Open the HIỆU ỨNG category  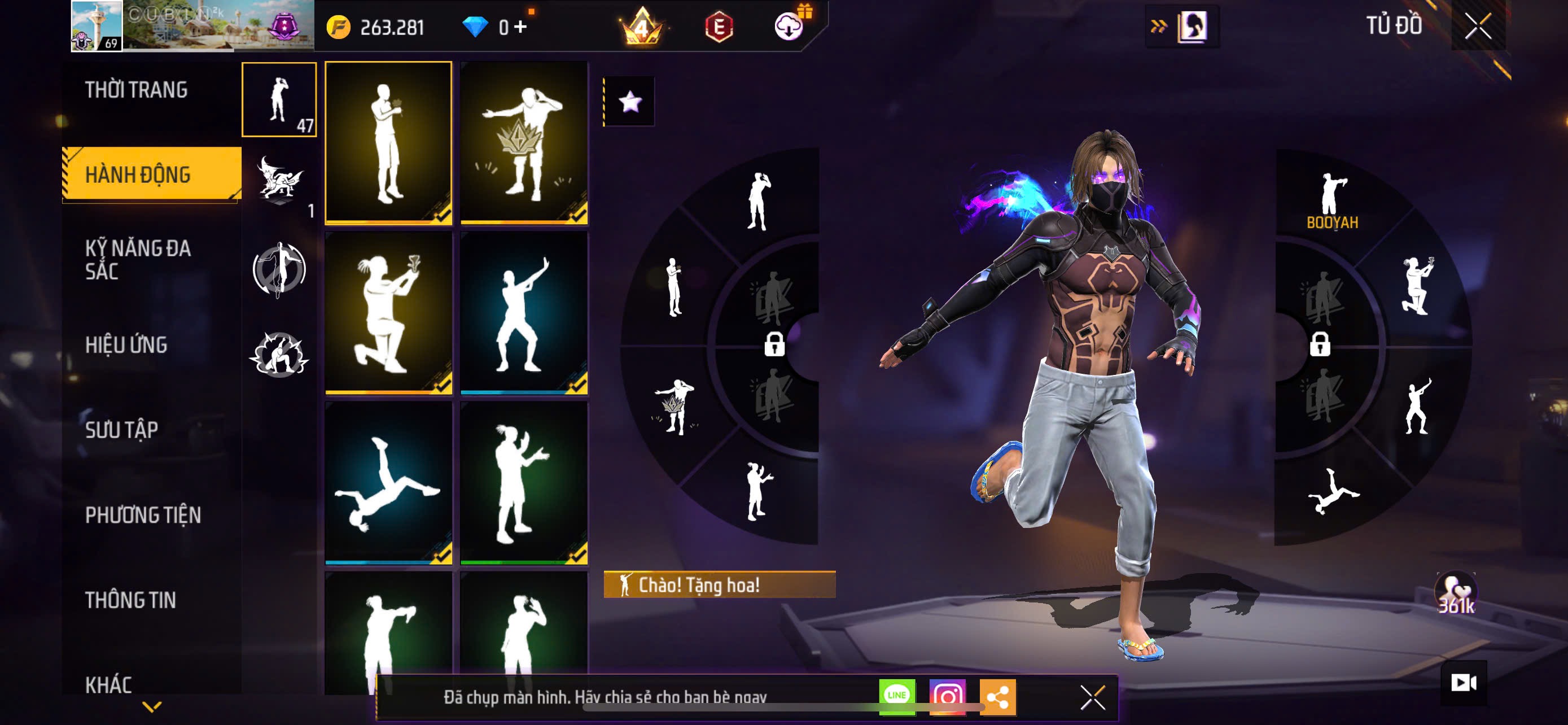click(x=126, y=345)
